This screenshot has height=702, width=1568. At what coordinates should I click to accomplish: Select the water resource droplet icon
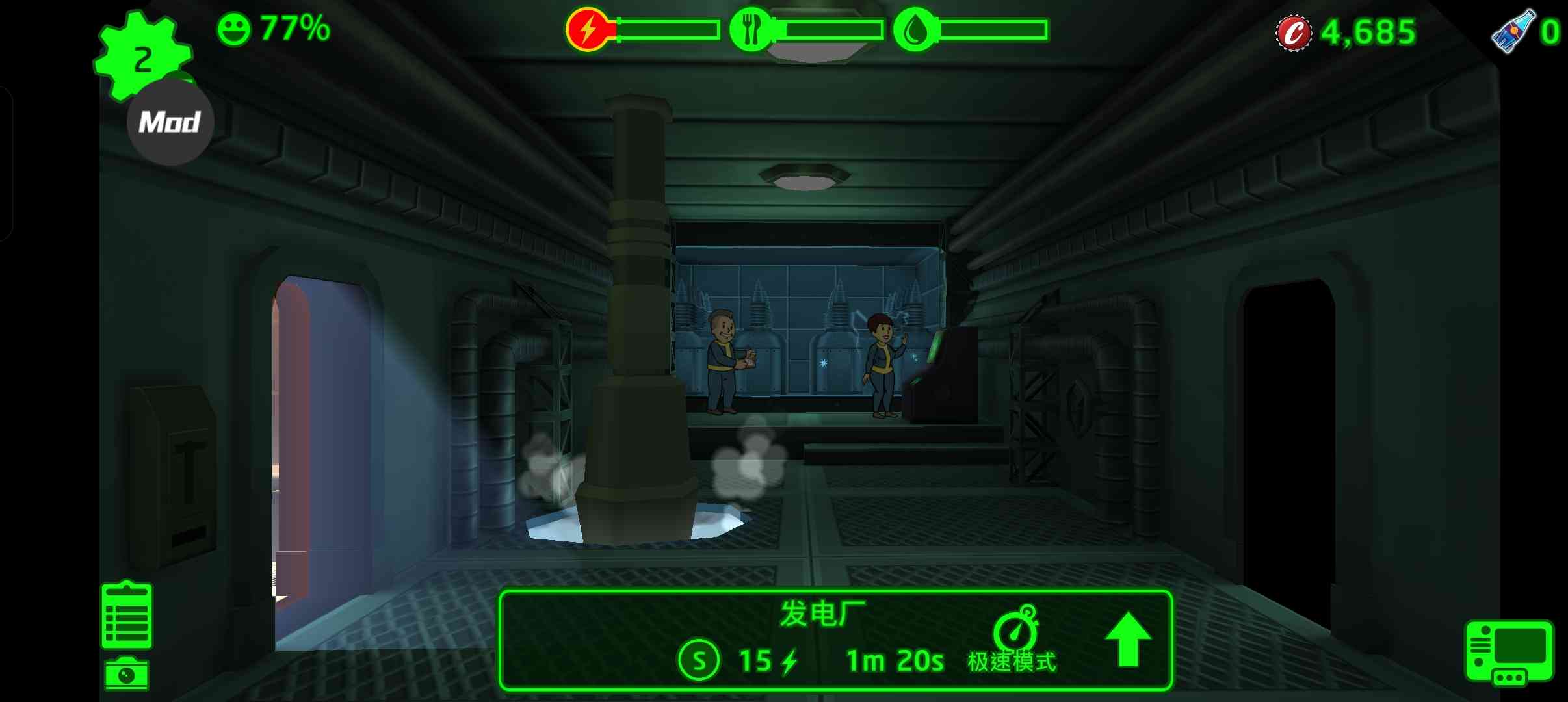coord(915,30)
